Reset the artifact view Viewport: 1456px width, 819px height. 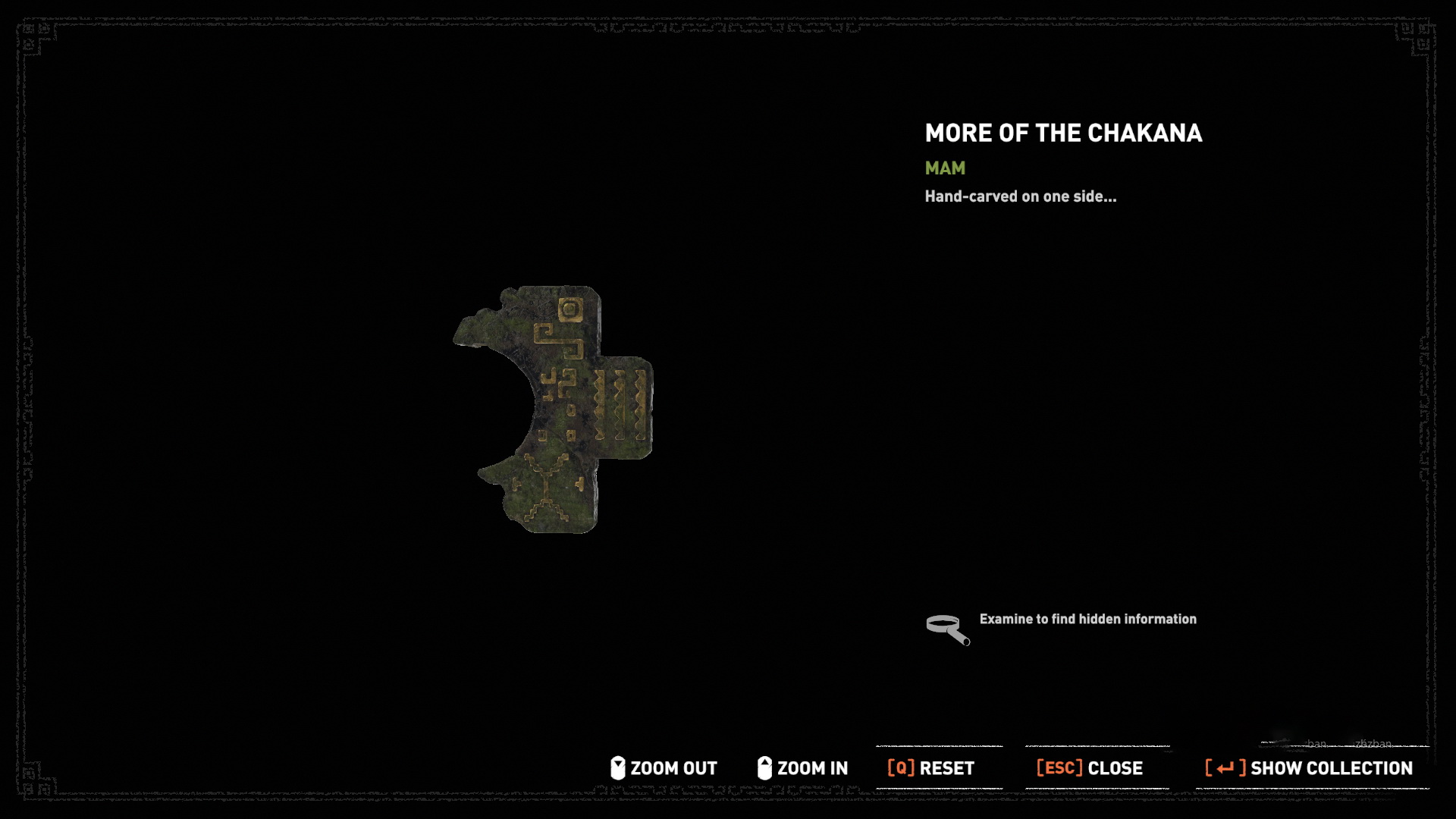[x=931, y=768]
